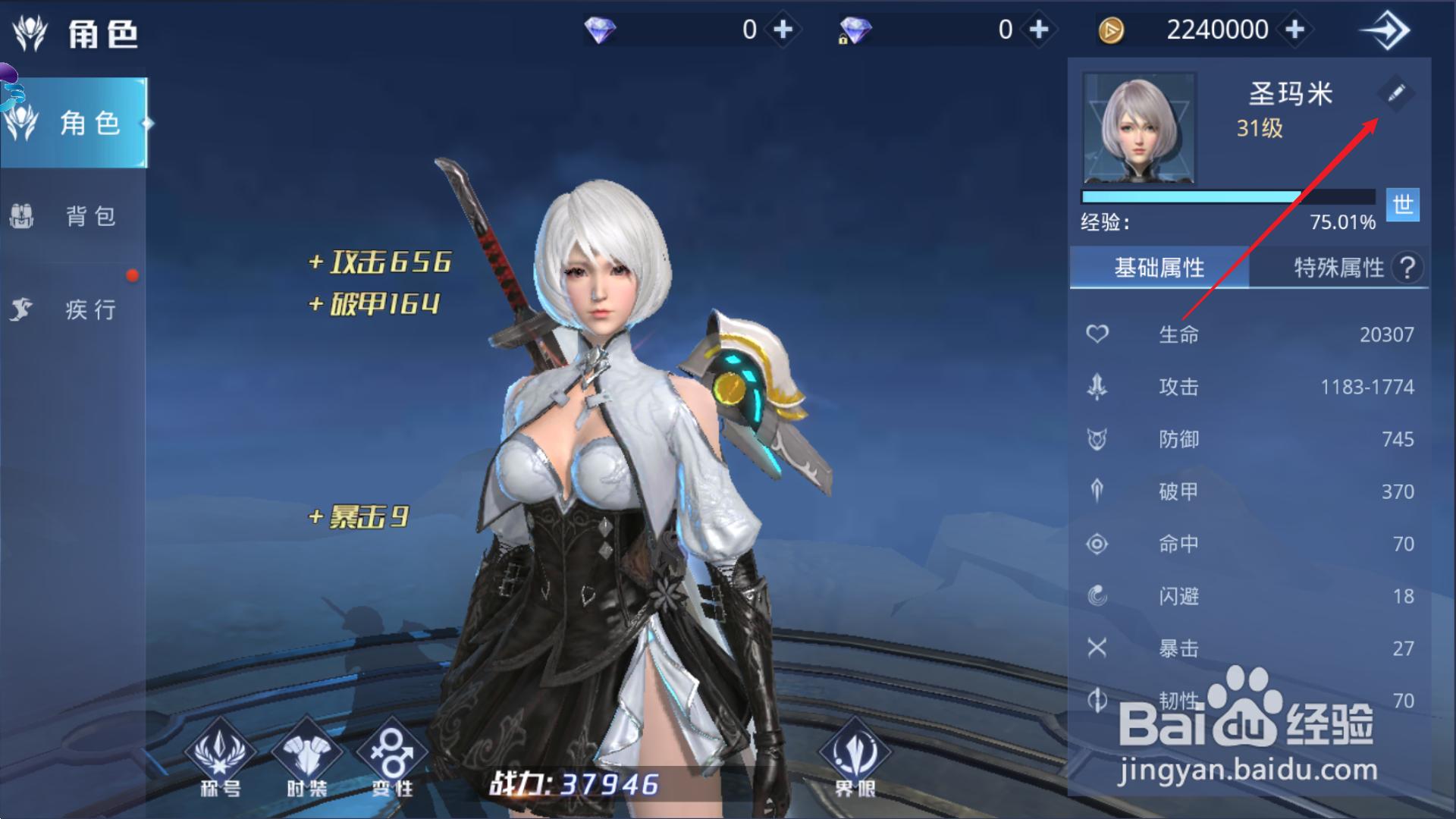Click the pencil icon to rename character
Viewport: 1456px width, 819px height.
1396,93
